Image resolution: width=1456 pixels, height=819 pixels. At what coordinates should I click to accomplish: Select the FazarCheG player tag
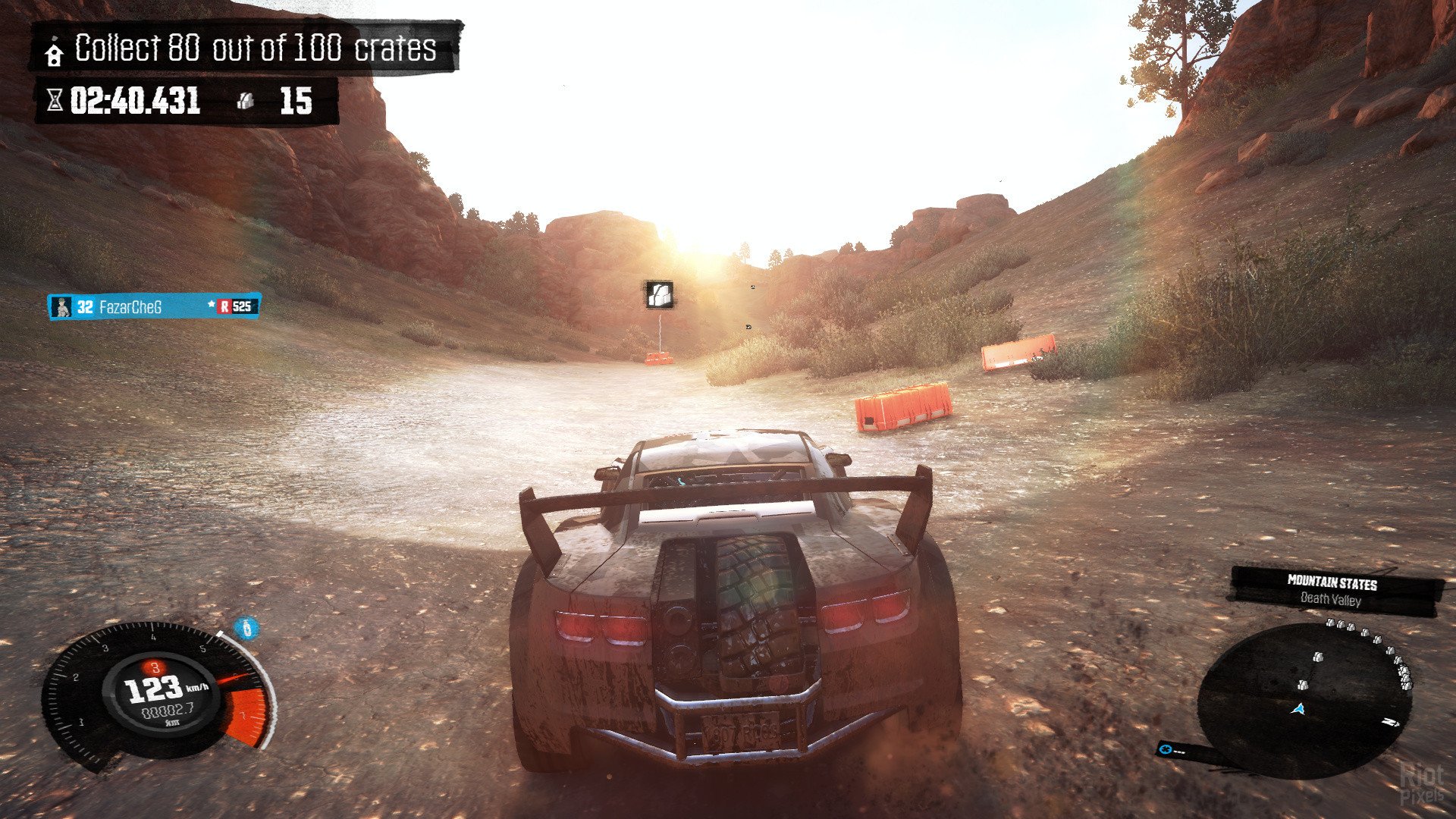pos(154,306)
